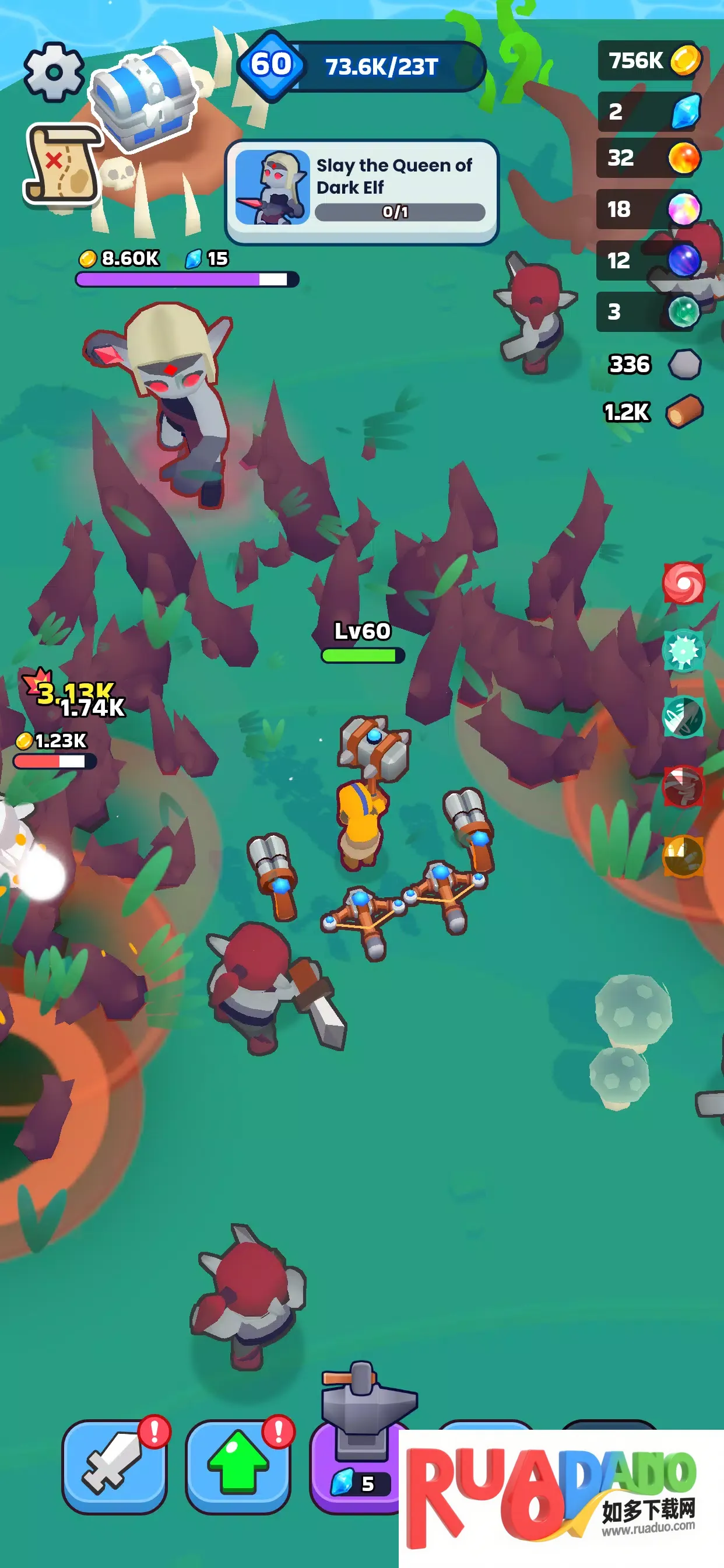Tap the blue gem currency counter
The width and height of the screenshot is (724, 1568).
click(x=651, y=111)
